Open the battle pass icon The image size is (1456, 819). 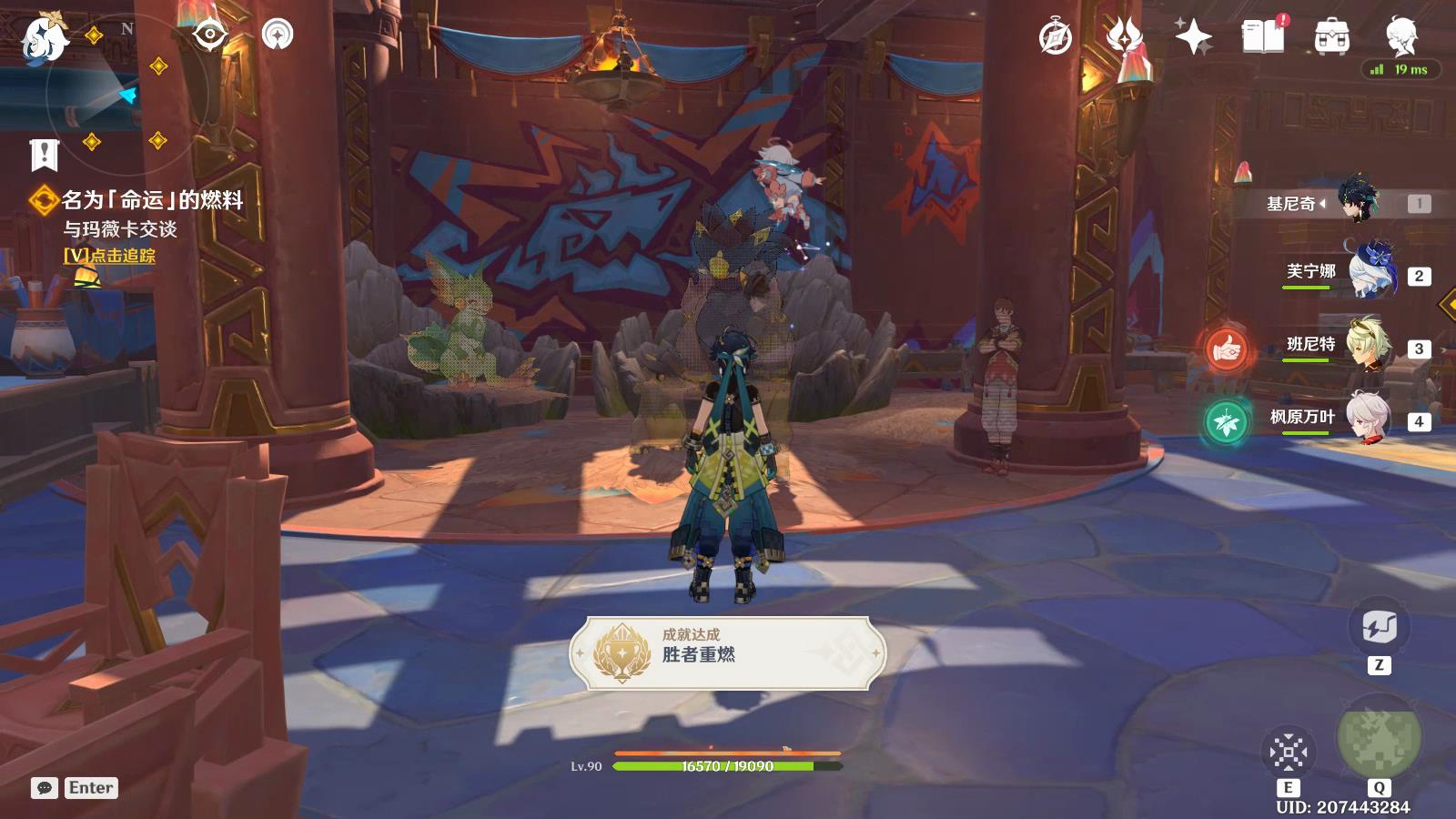[1125, 37]
